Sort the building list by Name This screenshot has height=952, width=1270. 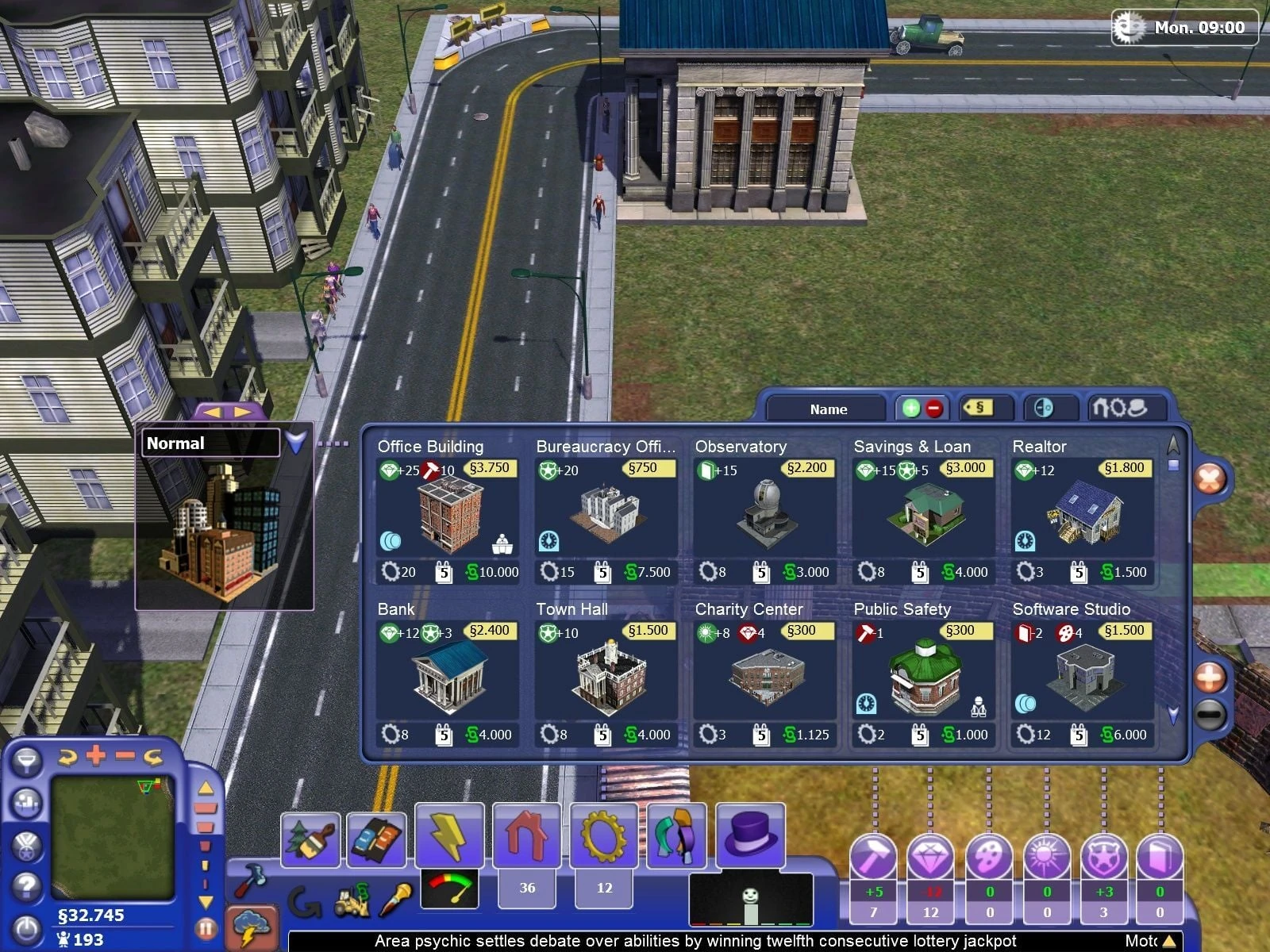tap(828, 409)
